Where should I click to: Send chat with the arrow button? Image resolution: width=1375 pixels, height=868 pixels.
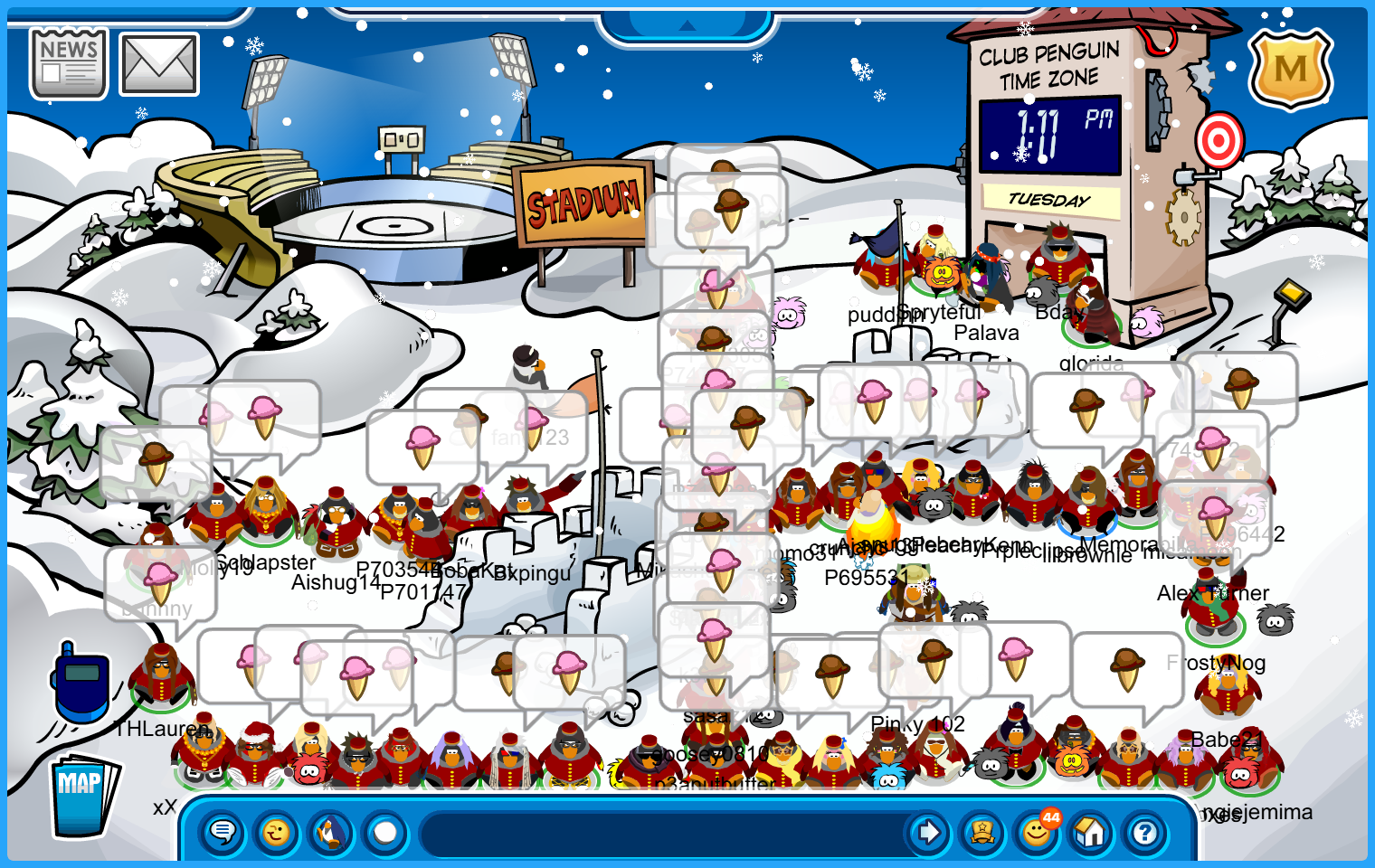(928, 832)
